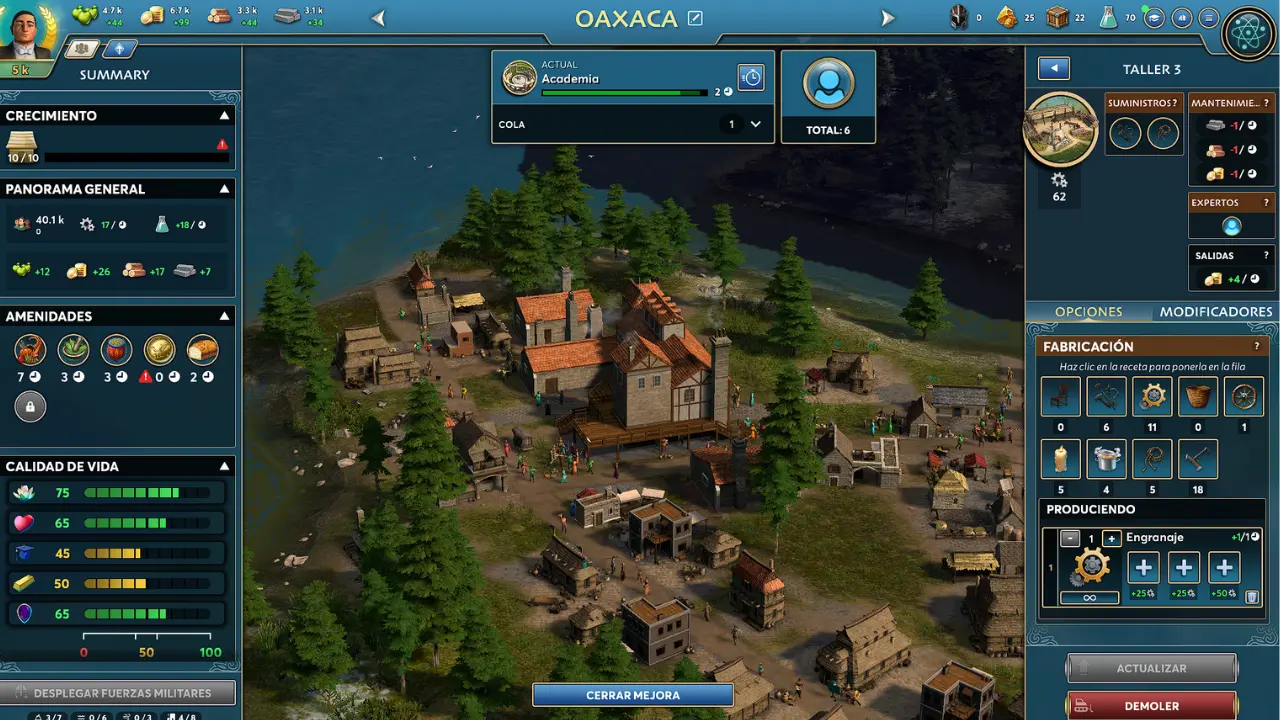Queue the candle recipe
Screen dimensions: 1280x720
[x=1061, y=459]
